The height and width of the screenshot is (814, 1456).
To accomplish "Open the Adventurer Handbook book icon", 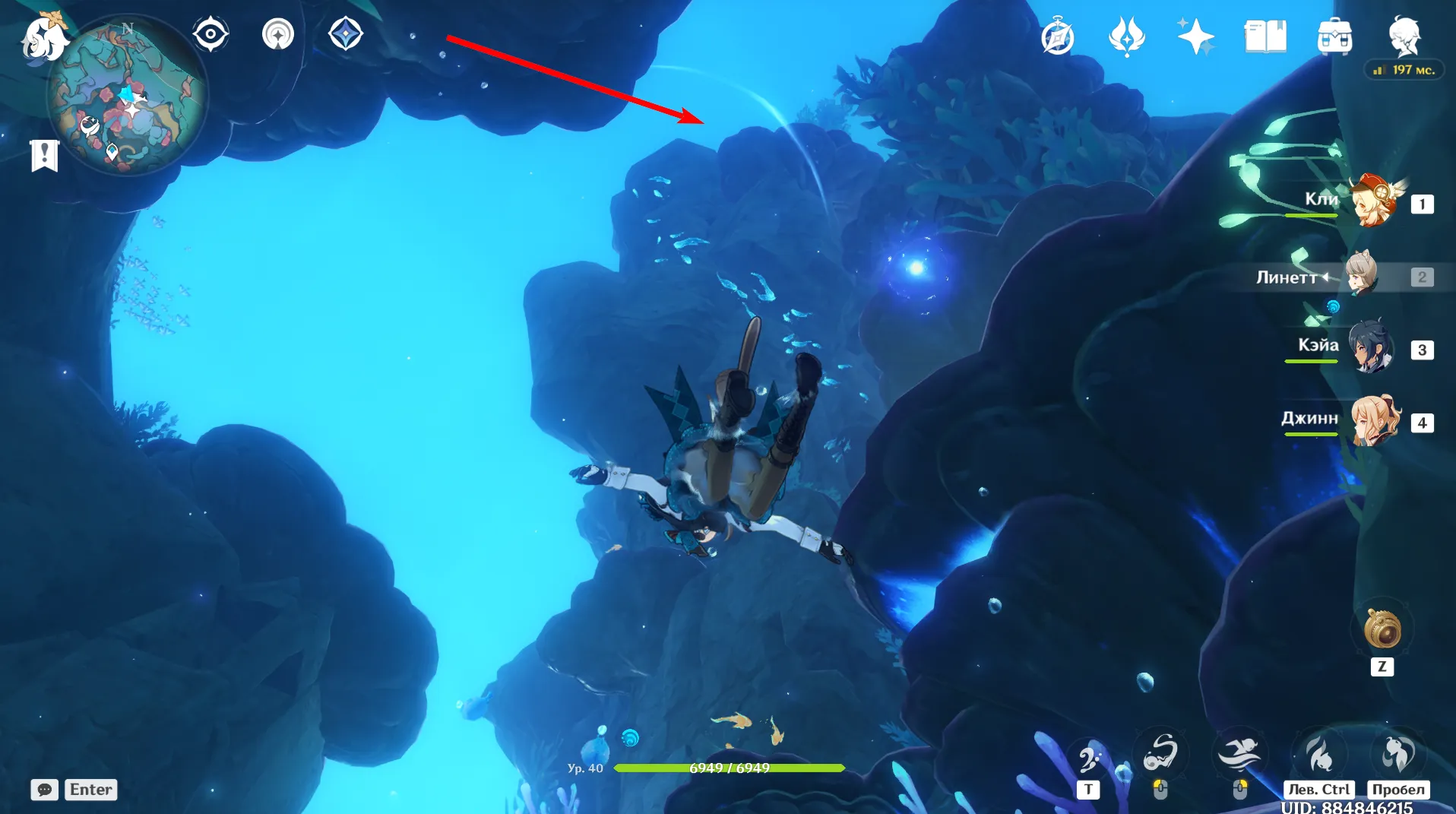I will [1265, 36].
